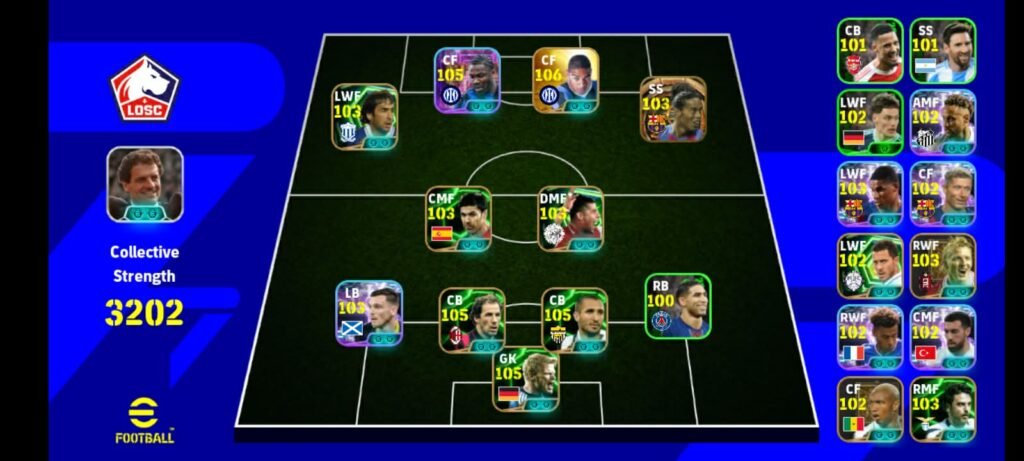Viewport: 1024px width, 461px height.
Task: Choose the centre back with AC Milan badge
Action: tap(472, 320)
